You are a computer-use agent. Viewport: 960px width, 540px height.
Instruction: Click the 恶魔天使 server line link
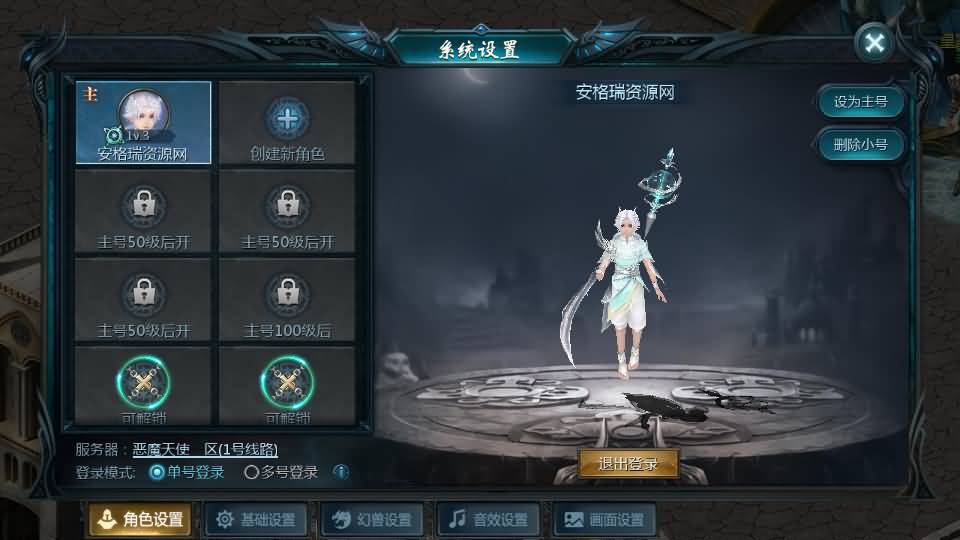(x=212, y=450)
